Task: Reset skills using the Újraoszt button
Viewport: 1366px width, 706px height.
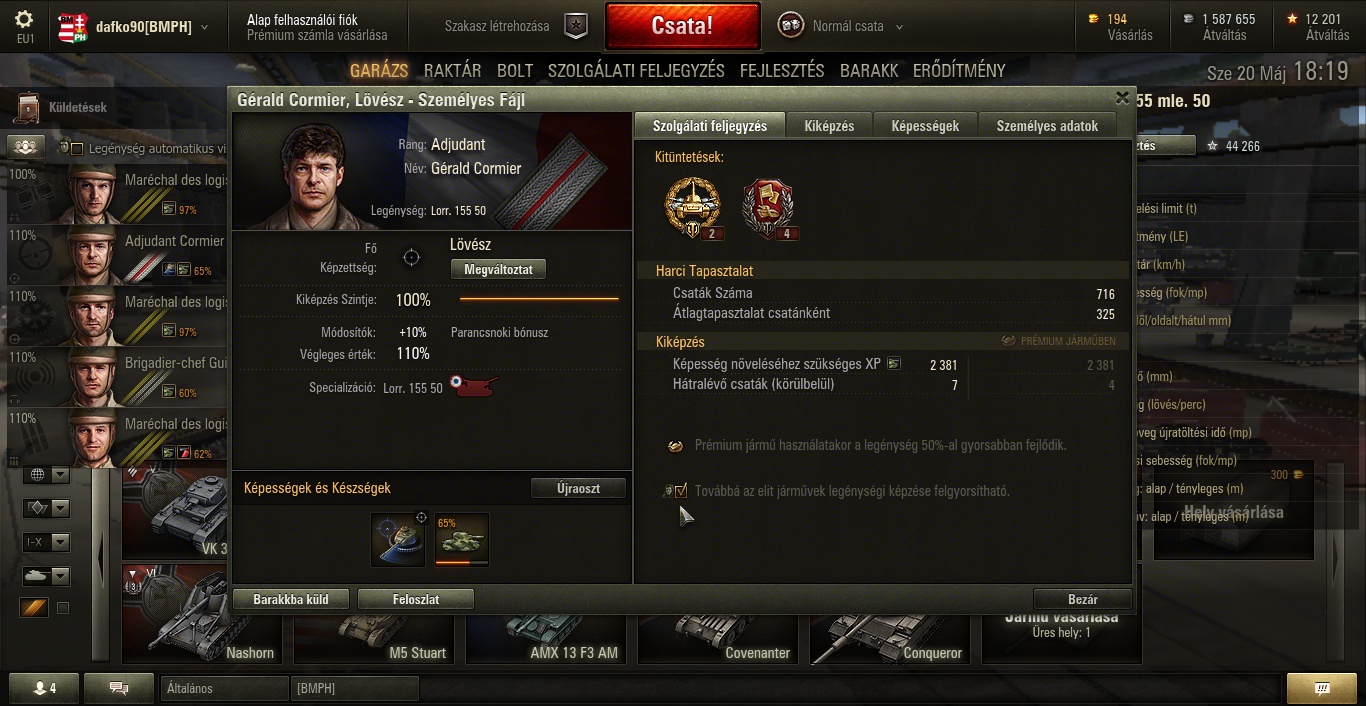Action: [578, 488]
